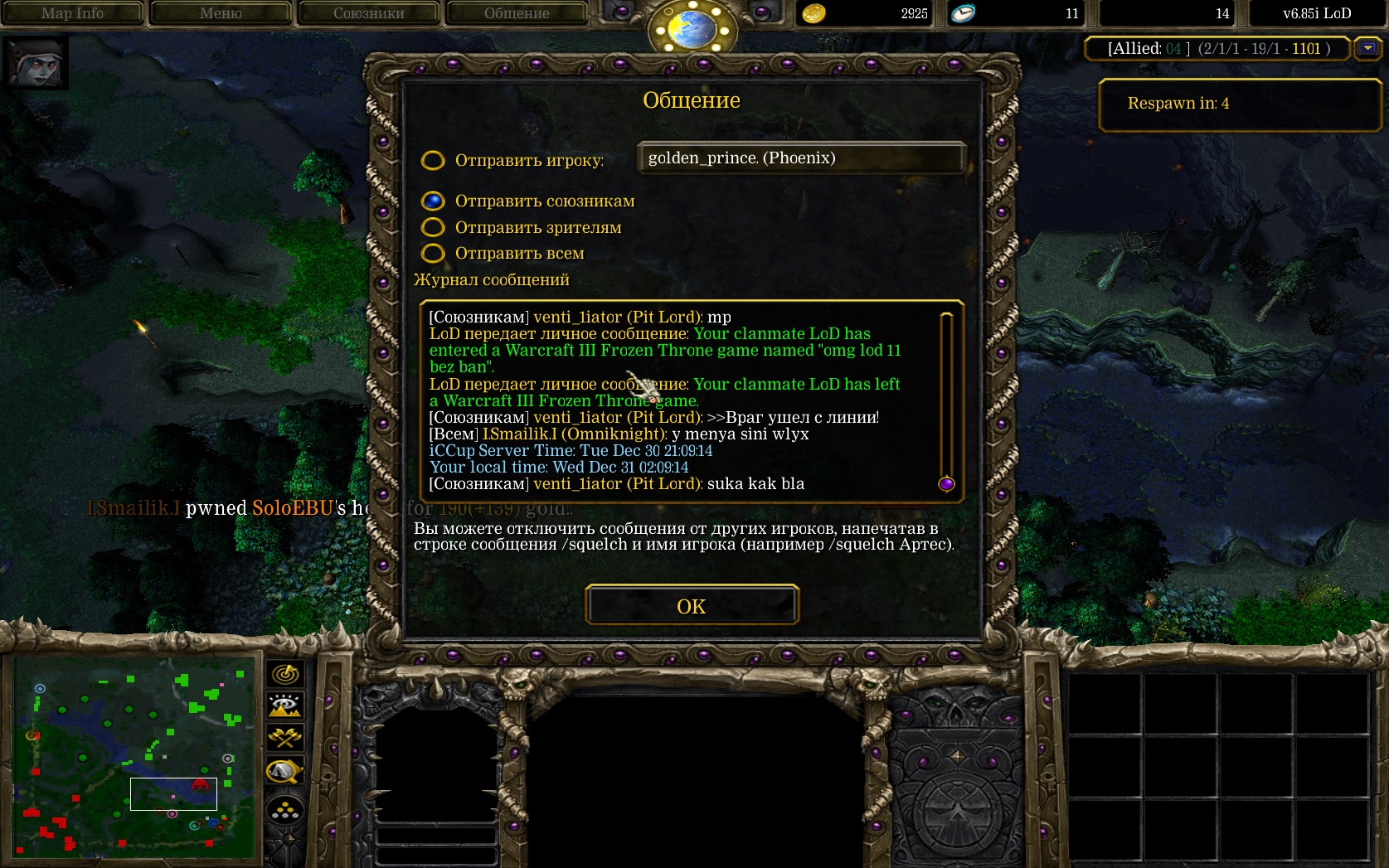
Task: Select the 'Отправить игроку' radio option
Action: click(x=433, y=160)
